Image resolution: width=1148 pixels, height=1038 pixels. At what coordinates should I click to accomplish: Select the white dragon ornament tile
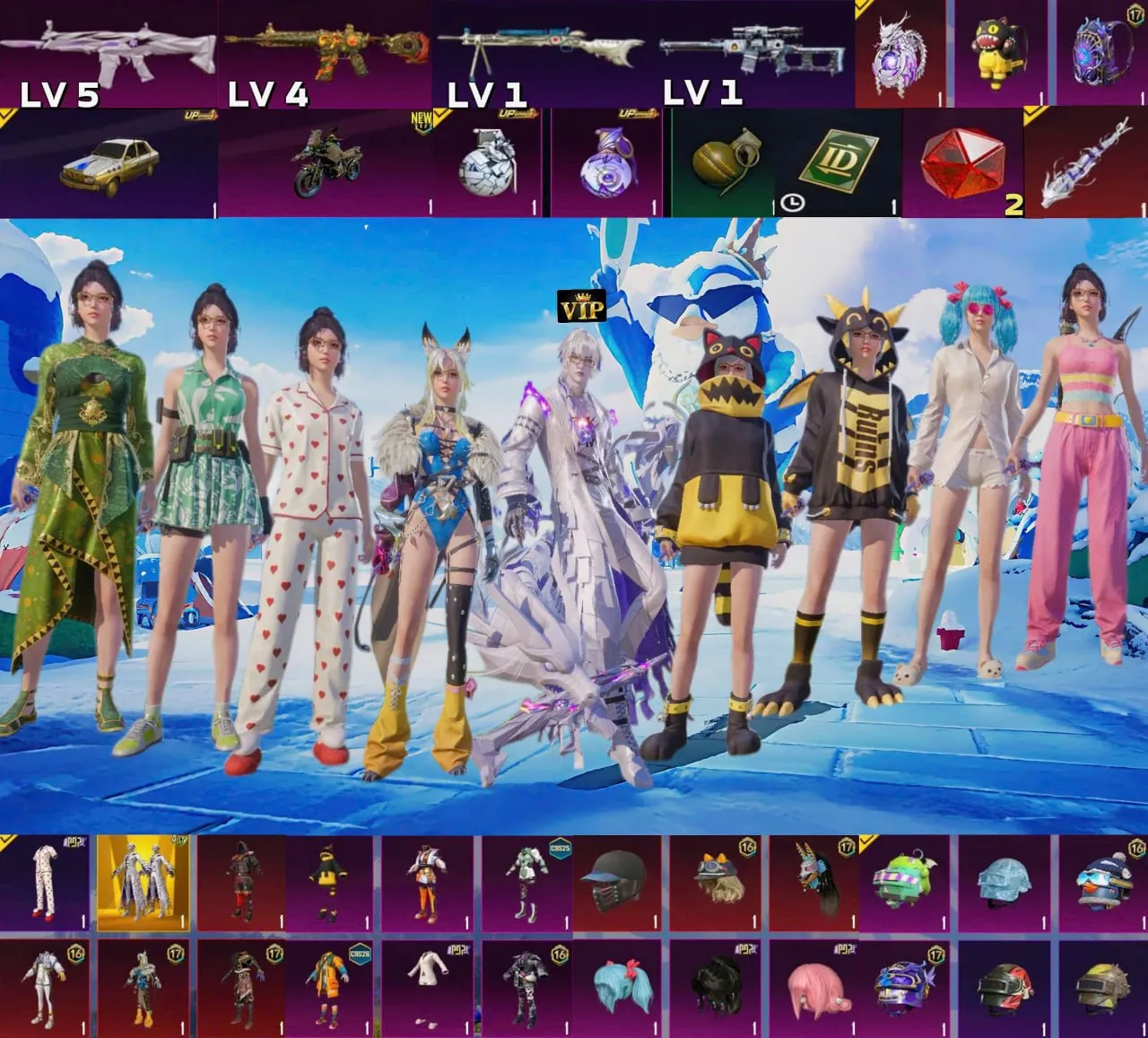[x=901, y=56]
